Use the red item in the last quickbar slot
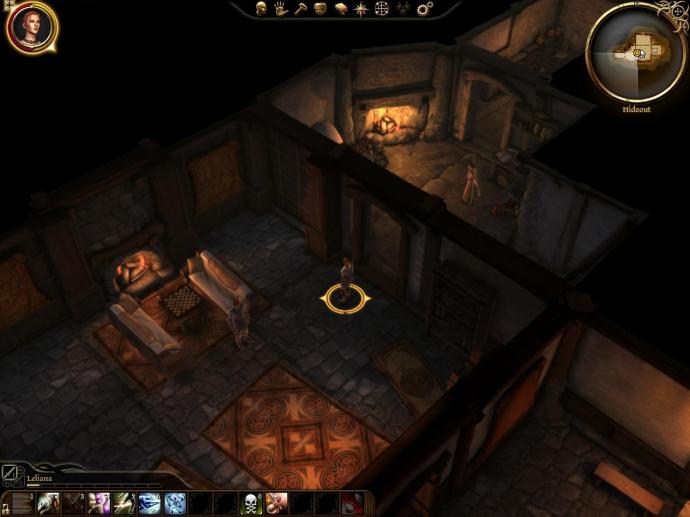The height and width of the screenshot is (517, 690). [x=353, y=503]
